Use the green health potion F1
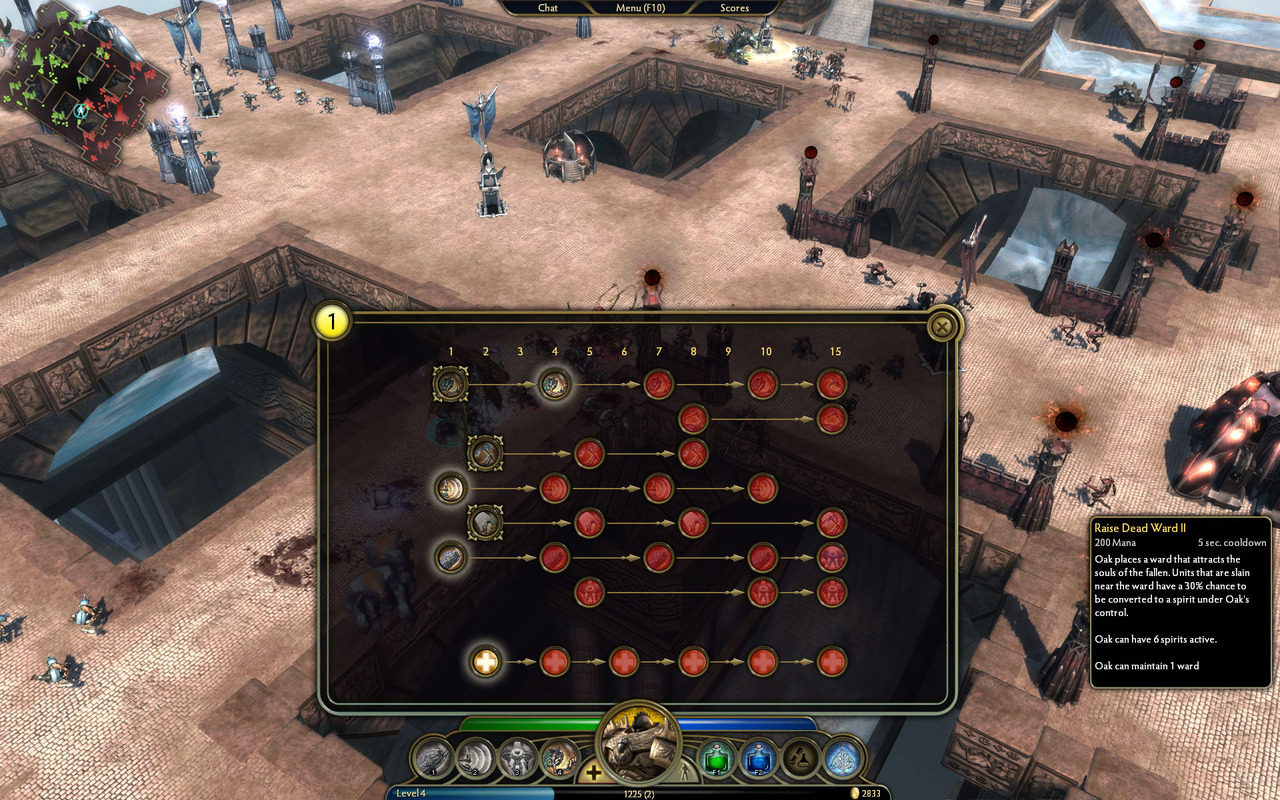 pyautogui.click(x=716, y=758)
